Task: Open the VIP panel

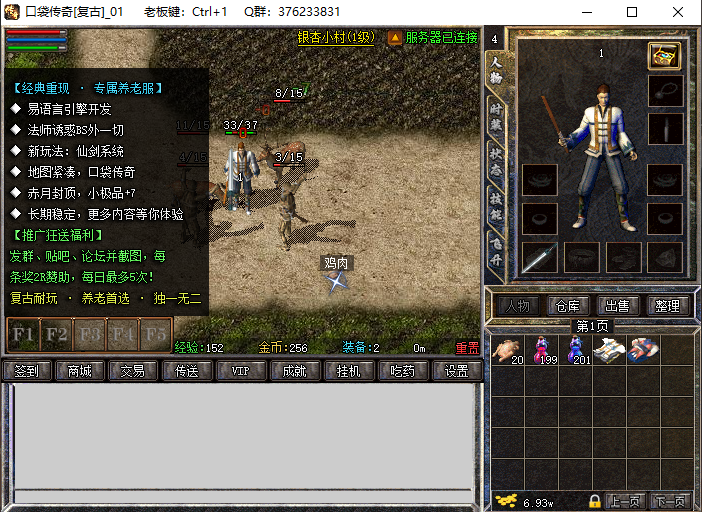Action: pyautogui.click(x=241, y=371)
